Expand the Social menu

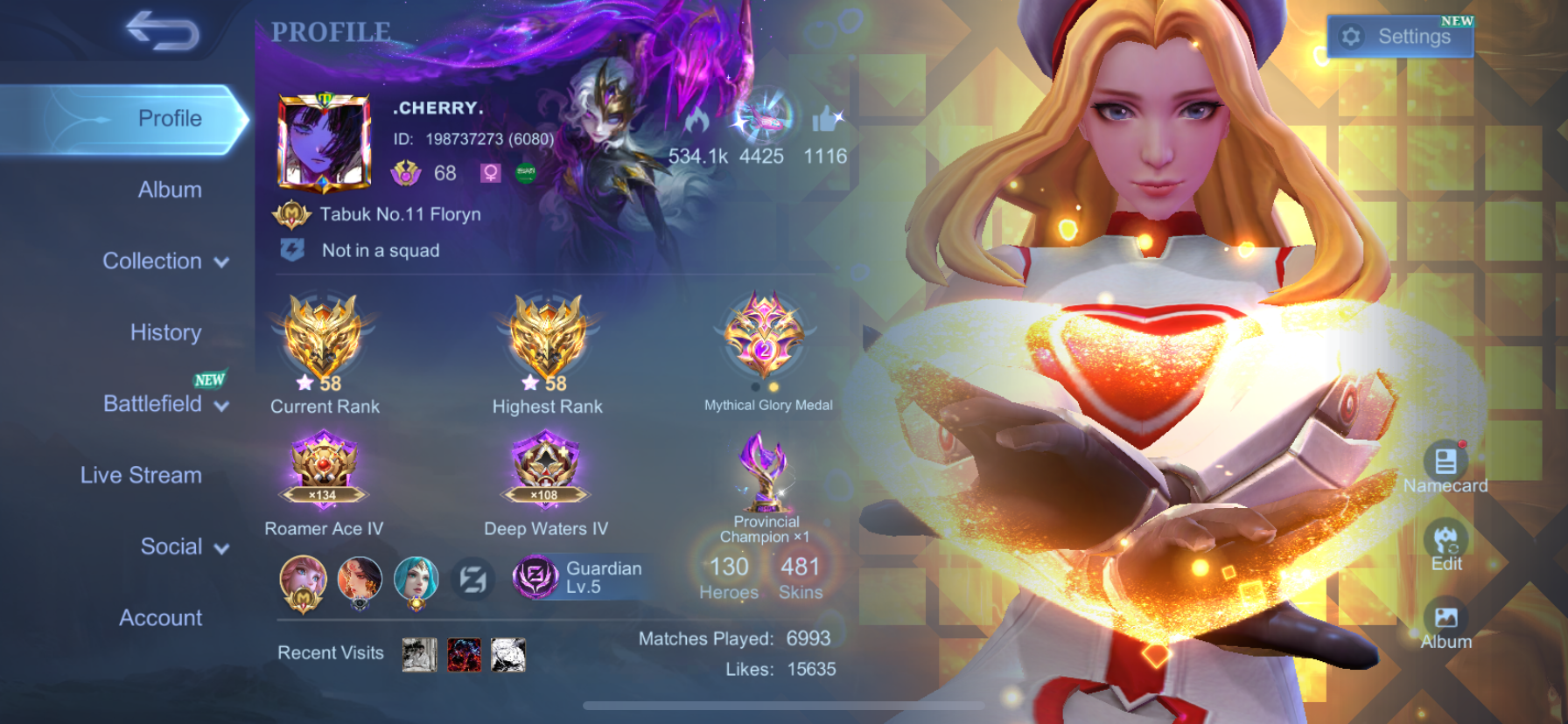point(184,546)
